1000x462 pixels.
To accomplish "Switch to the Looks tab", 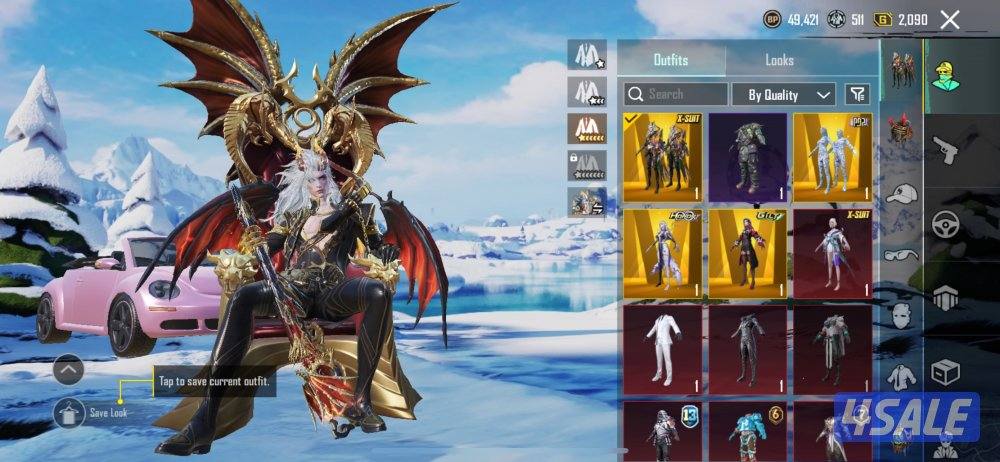I will click(779, 60).
